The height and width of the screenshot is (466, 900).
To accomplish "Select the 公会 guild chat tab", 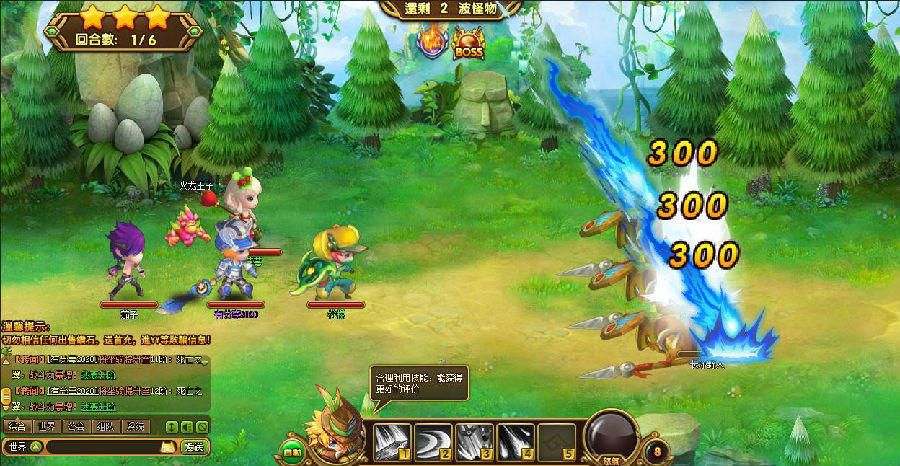I will (x=75, y=427).
